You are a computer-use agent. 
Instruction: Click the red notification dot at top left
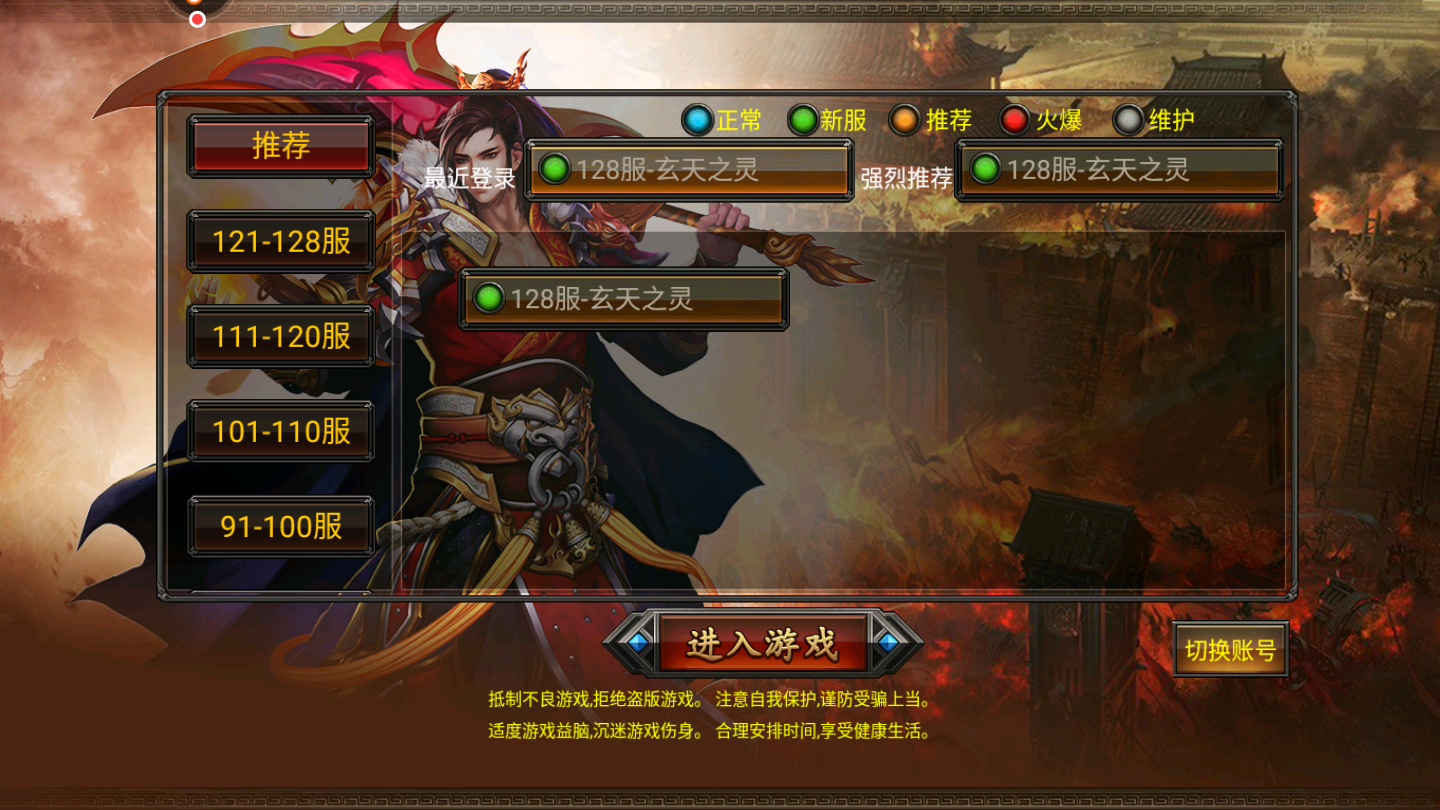[x=197, y=18]
